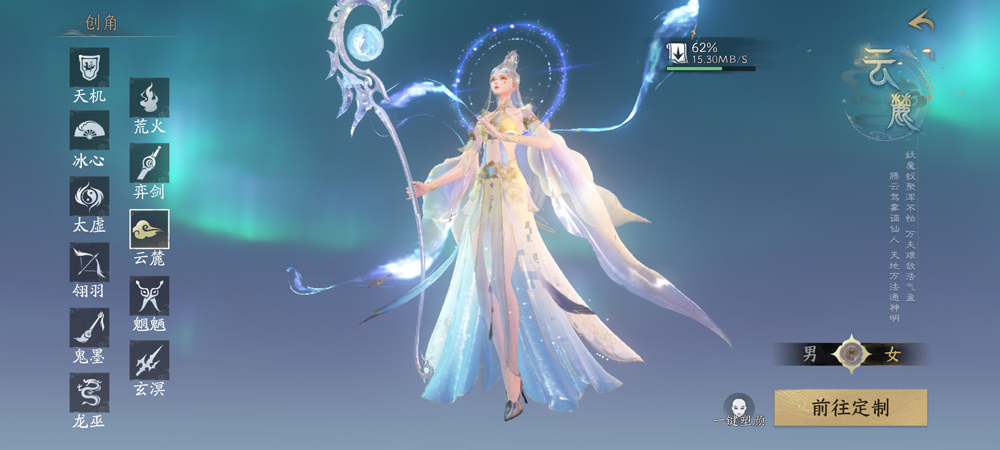
Task: Select the 玄溟 class icon
Action: tap(149, 360)
